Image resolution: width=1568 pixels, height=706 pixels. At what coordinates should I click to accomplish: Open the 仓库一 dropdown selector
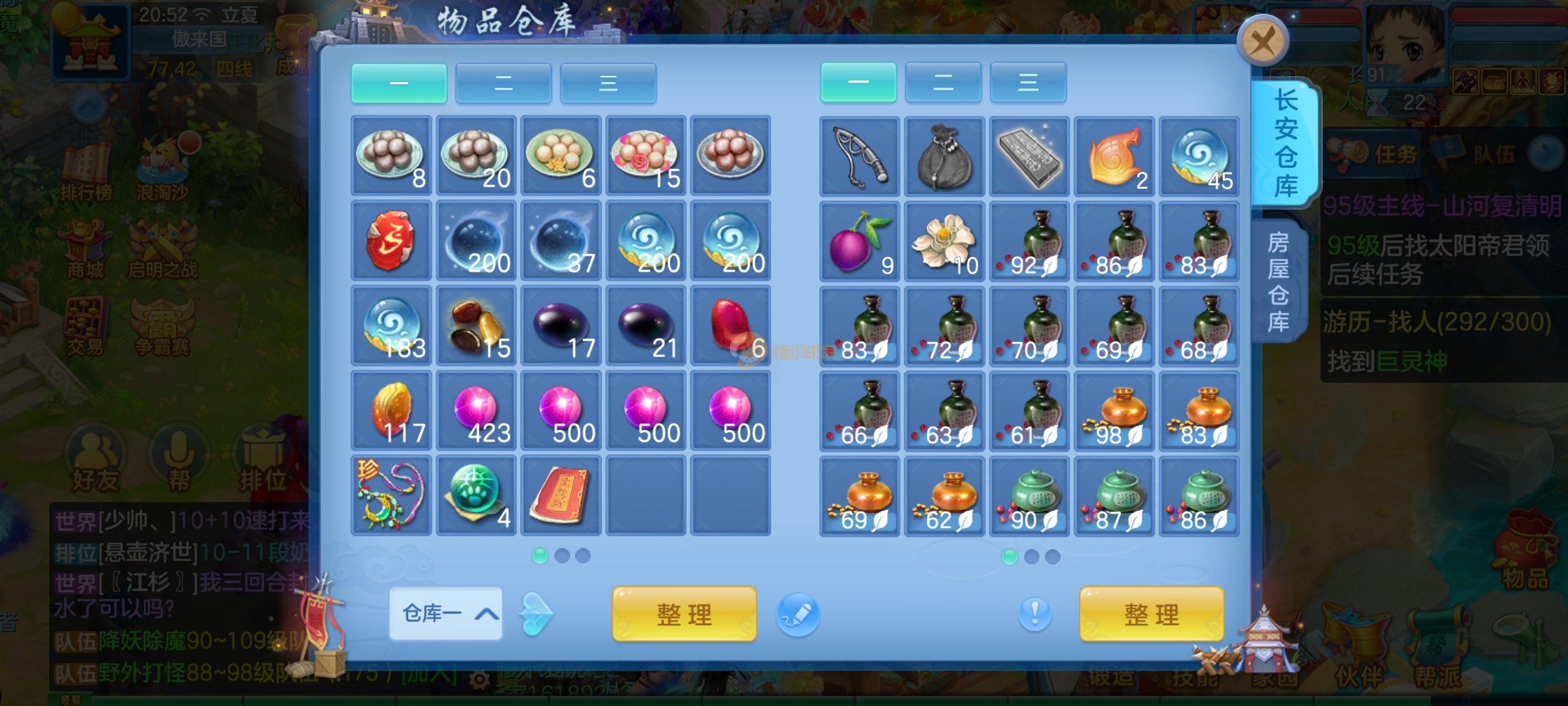pyautogui.click(x=446, y=613)
